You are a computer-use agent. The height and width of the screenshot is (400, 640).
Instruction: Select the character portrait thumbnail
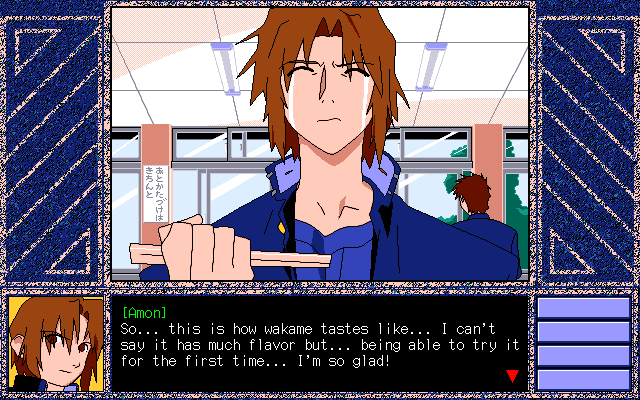[56, 344]
